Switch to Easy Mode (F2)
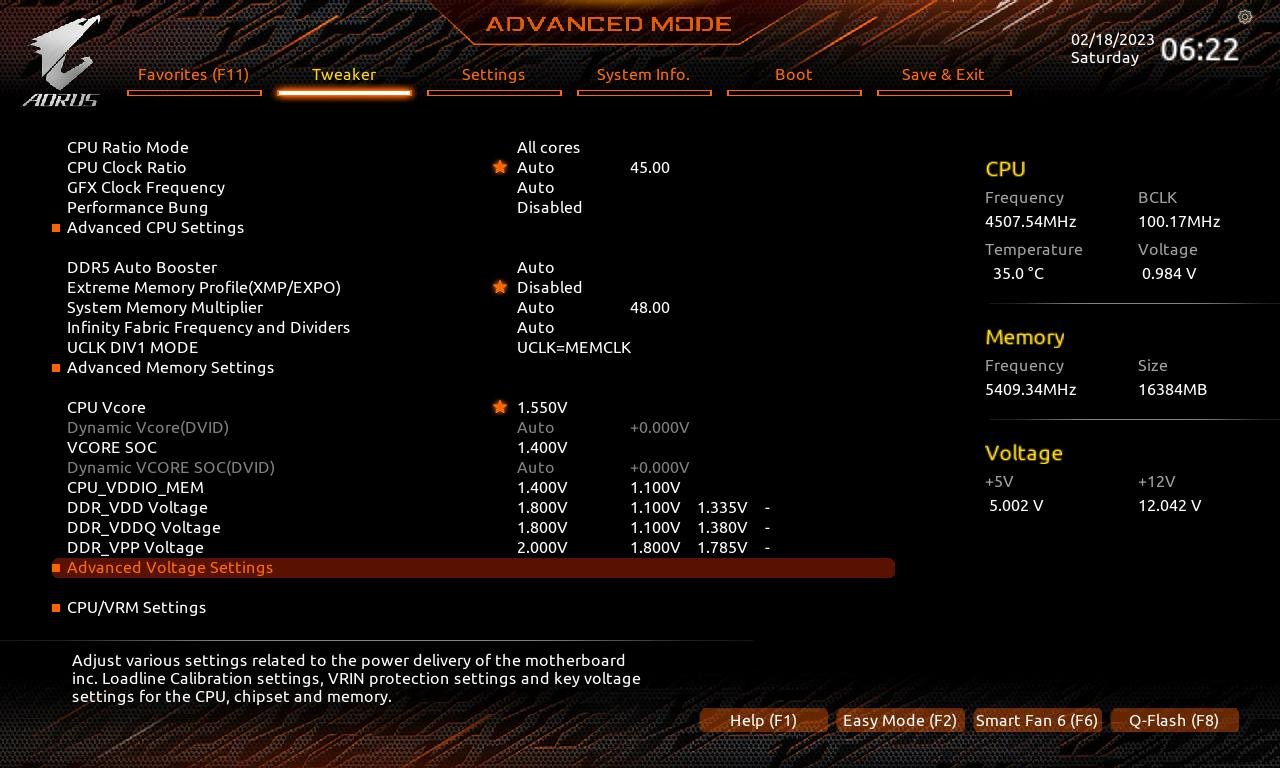1280x768 pixels. [x=899, y=720]
